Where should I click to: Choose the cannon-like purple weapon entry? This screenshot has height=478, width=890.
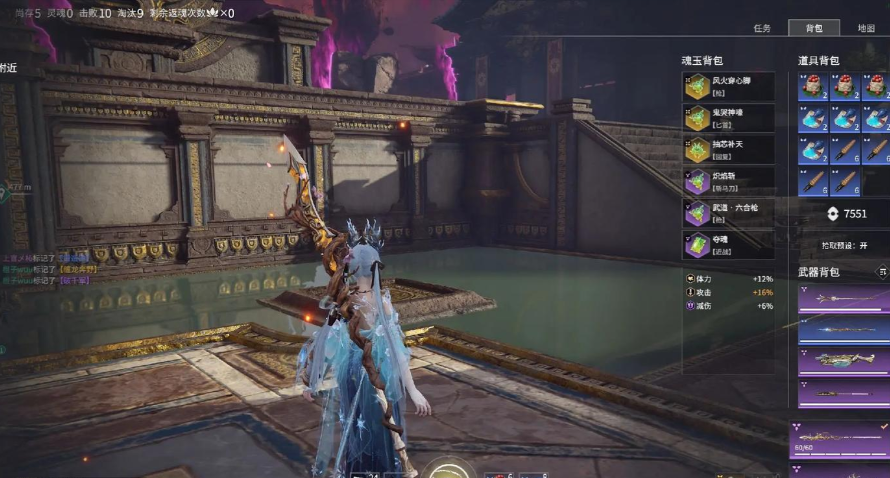coord(843,360)
